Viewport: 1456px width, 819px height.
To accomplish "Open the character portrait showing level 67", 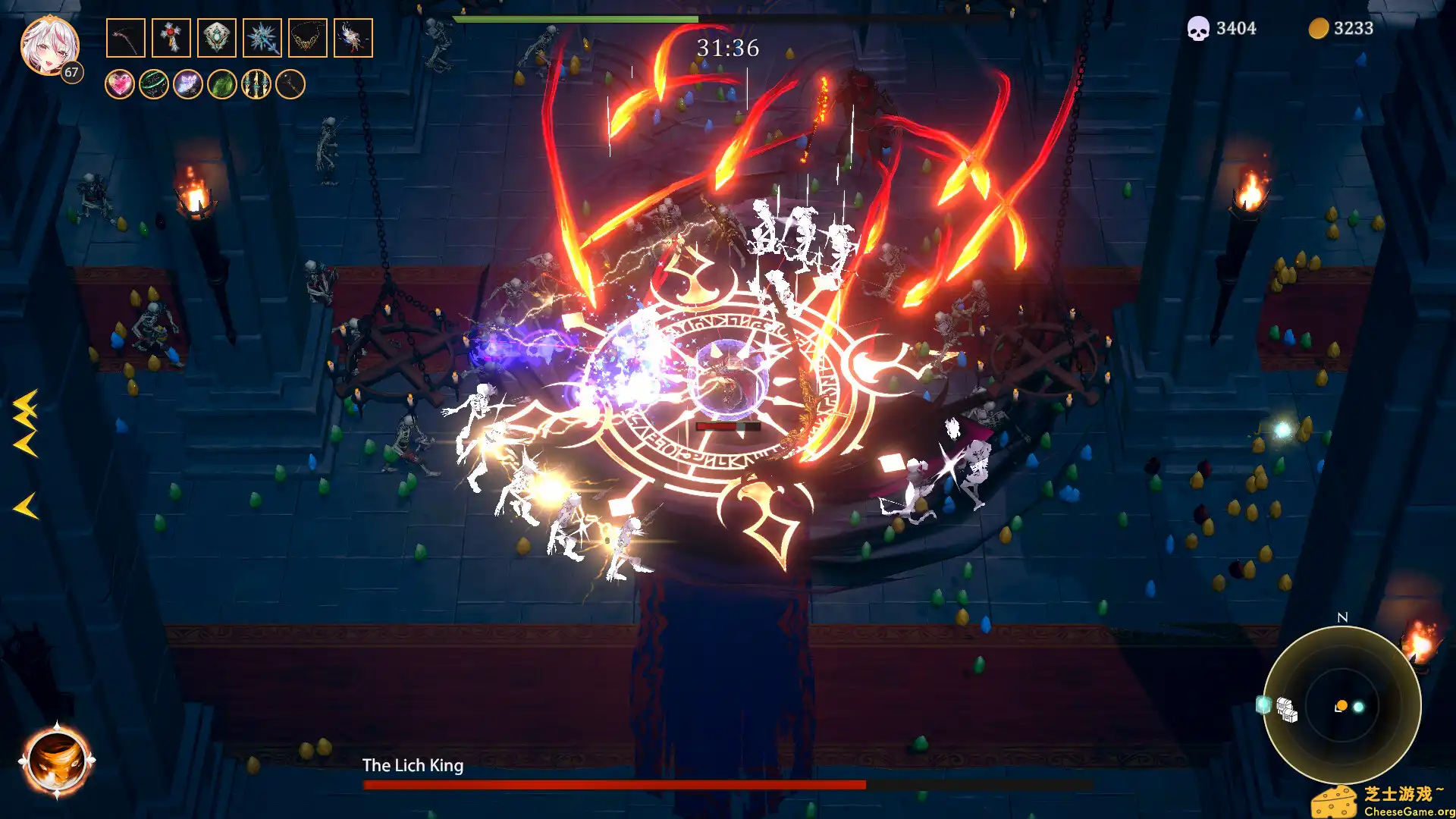I will tap(49, 44).
